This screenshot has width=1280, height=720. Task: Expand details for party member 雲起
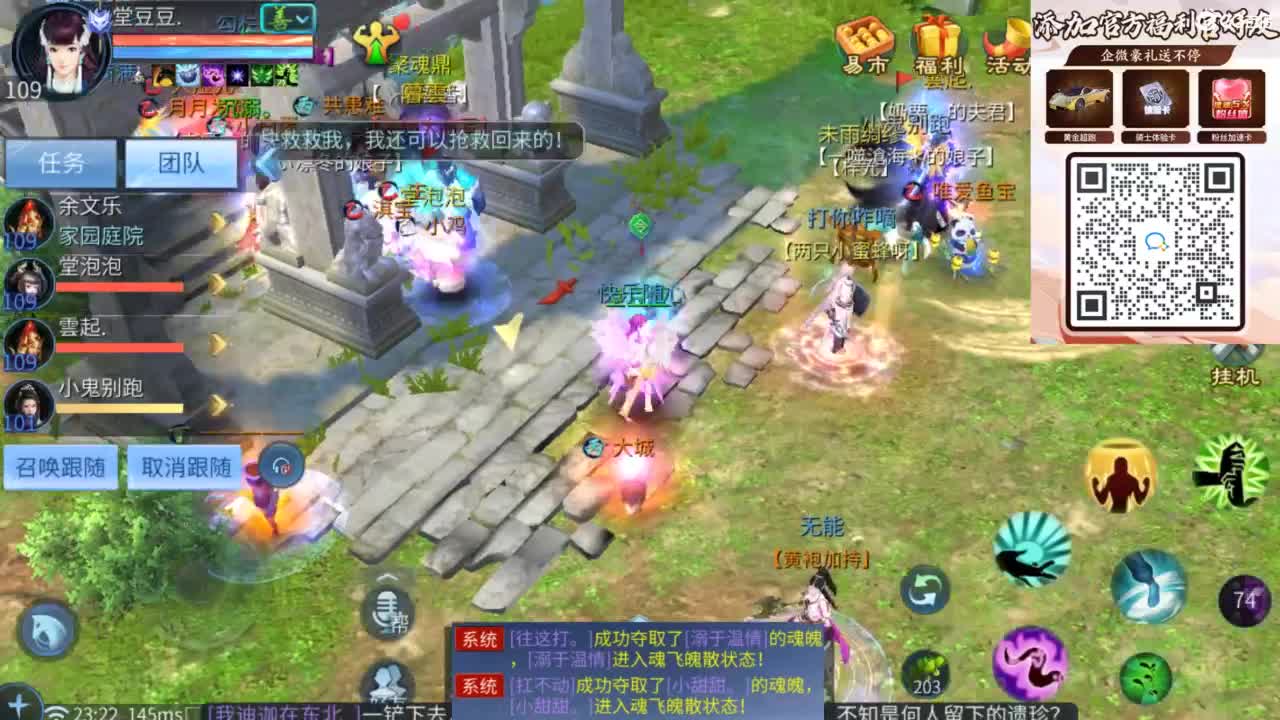pyautogui.click(x=216, y=342)
